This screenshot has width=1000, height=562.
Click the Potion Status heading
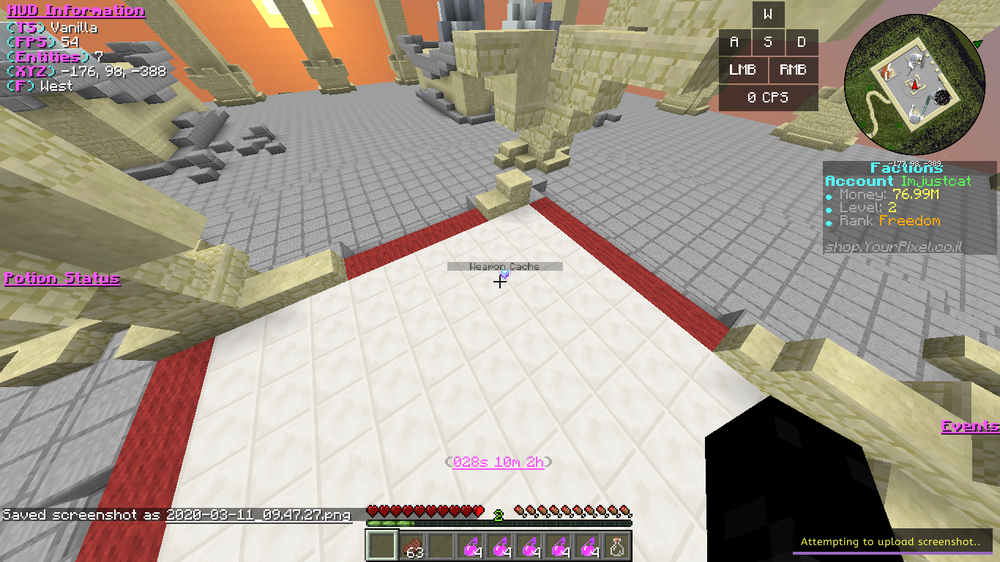pyautogui.click(x=62, y=278)
